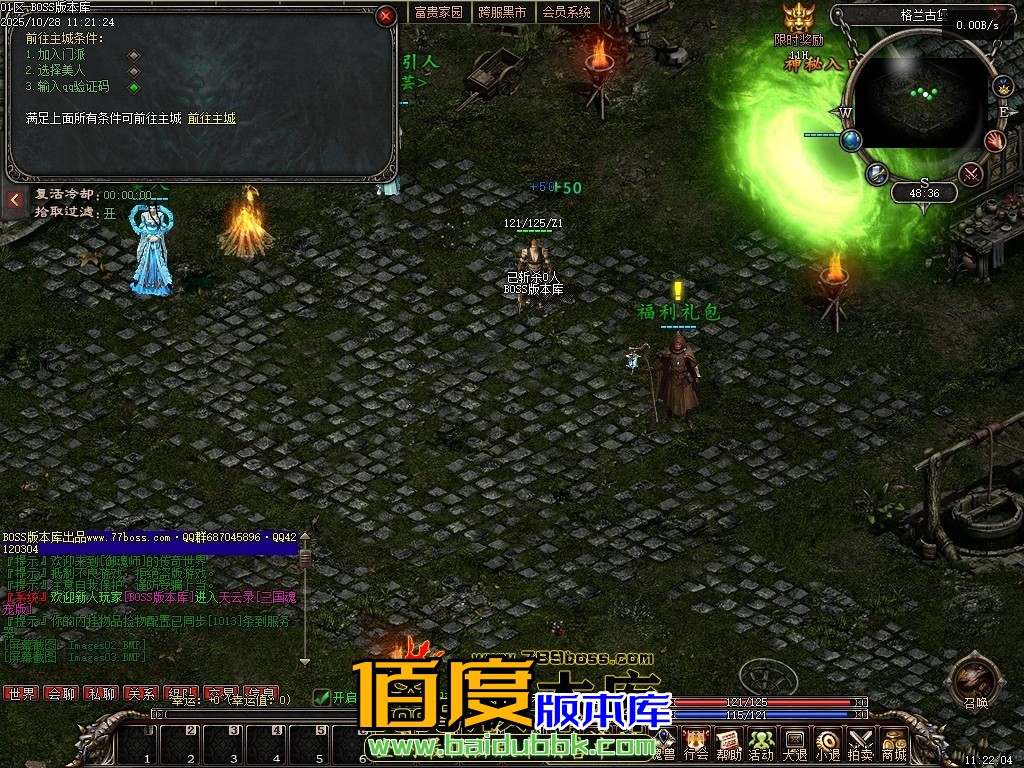1024x768 pixels.
Task: Toggle the crossed swords attack mode icon
Action: click(970, 174)
